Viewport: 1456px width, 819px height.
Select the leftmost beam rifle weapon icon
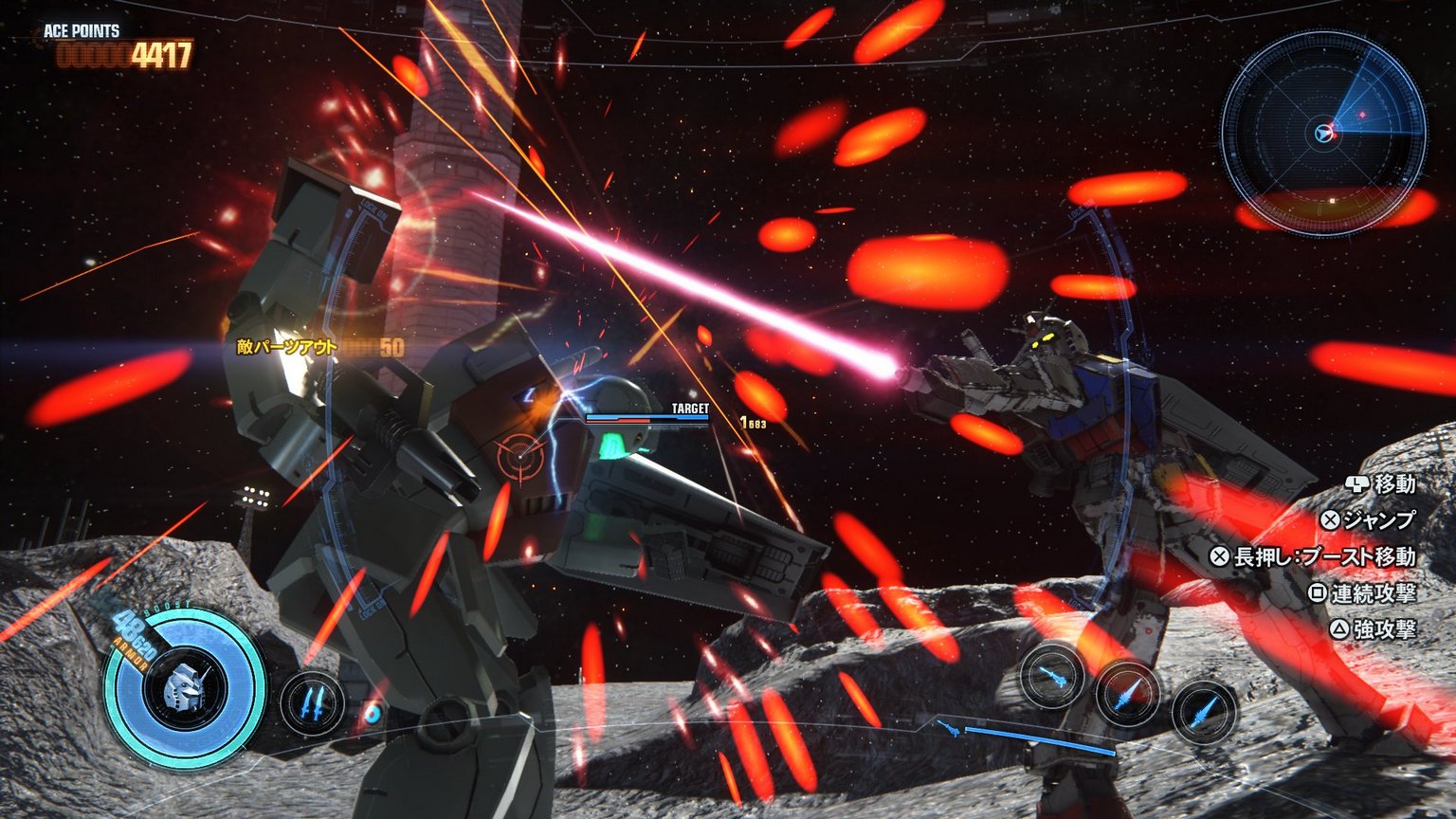pos(1052,679)
